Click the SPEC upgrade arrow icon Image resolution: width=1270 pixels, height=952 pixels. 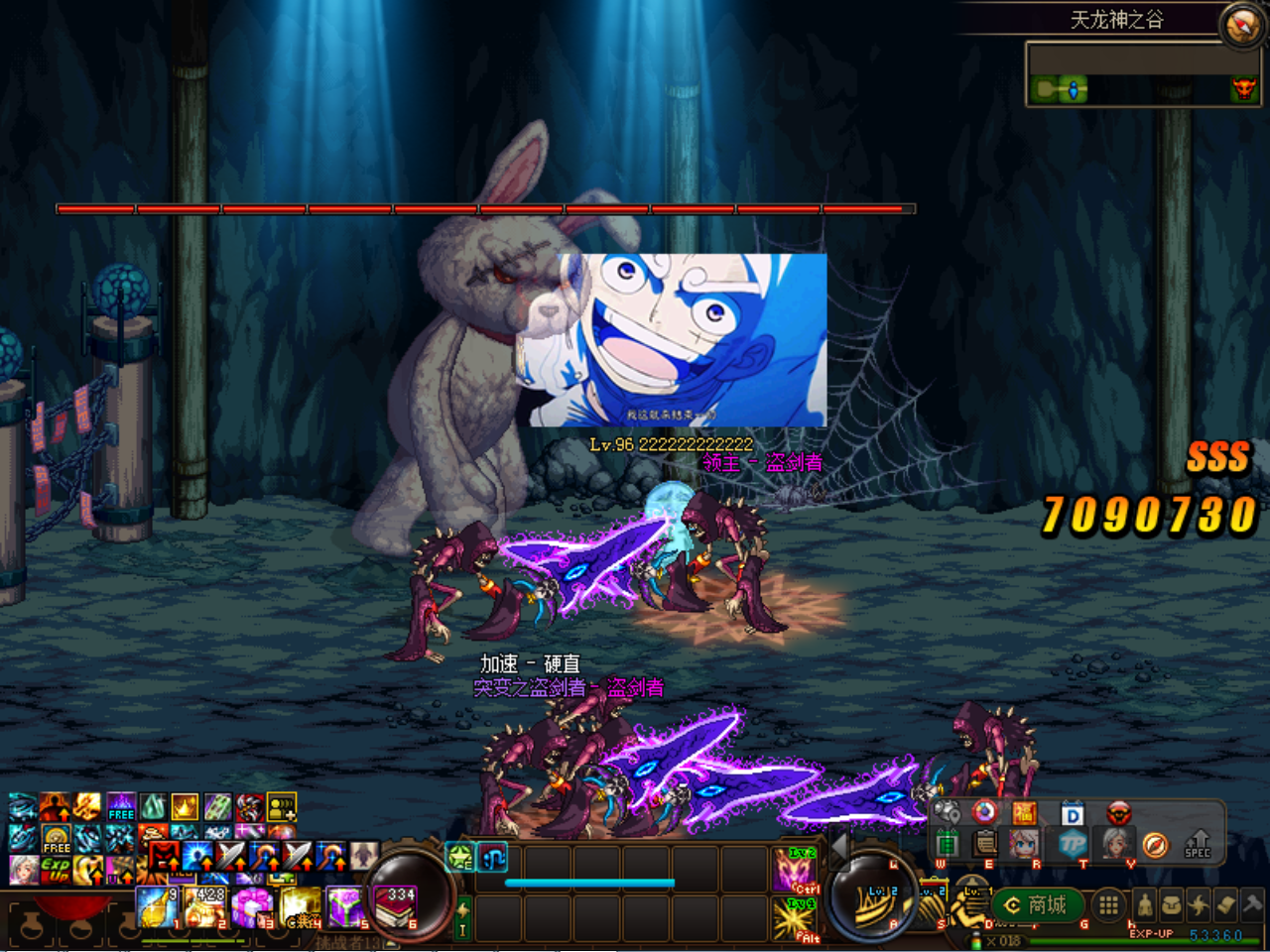point(1199,842)
